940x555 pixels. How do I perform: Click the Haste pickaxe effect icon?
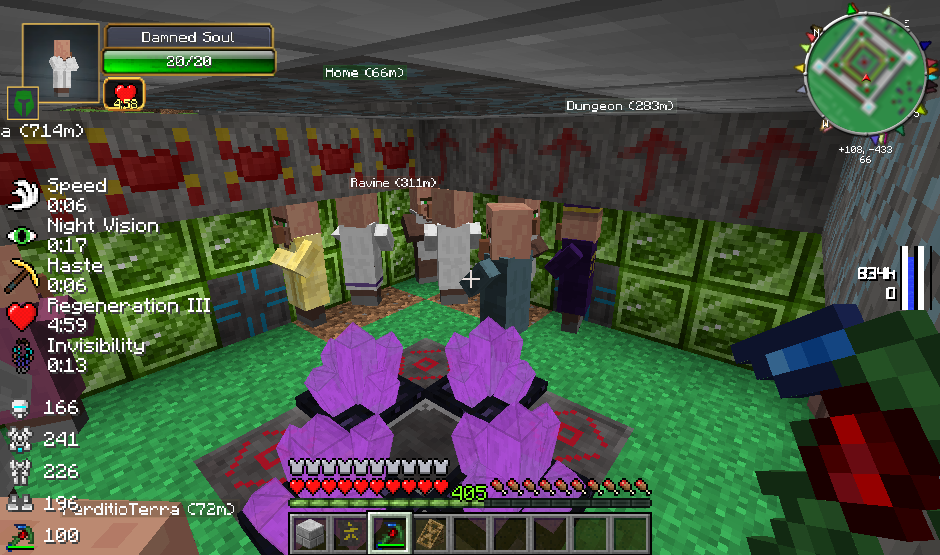click(23, 274)
